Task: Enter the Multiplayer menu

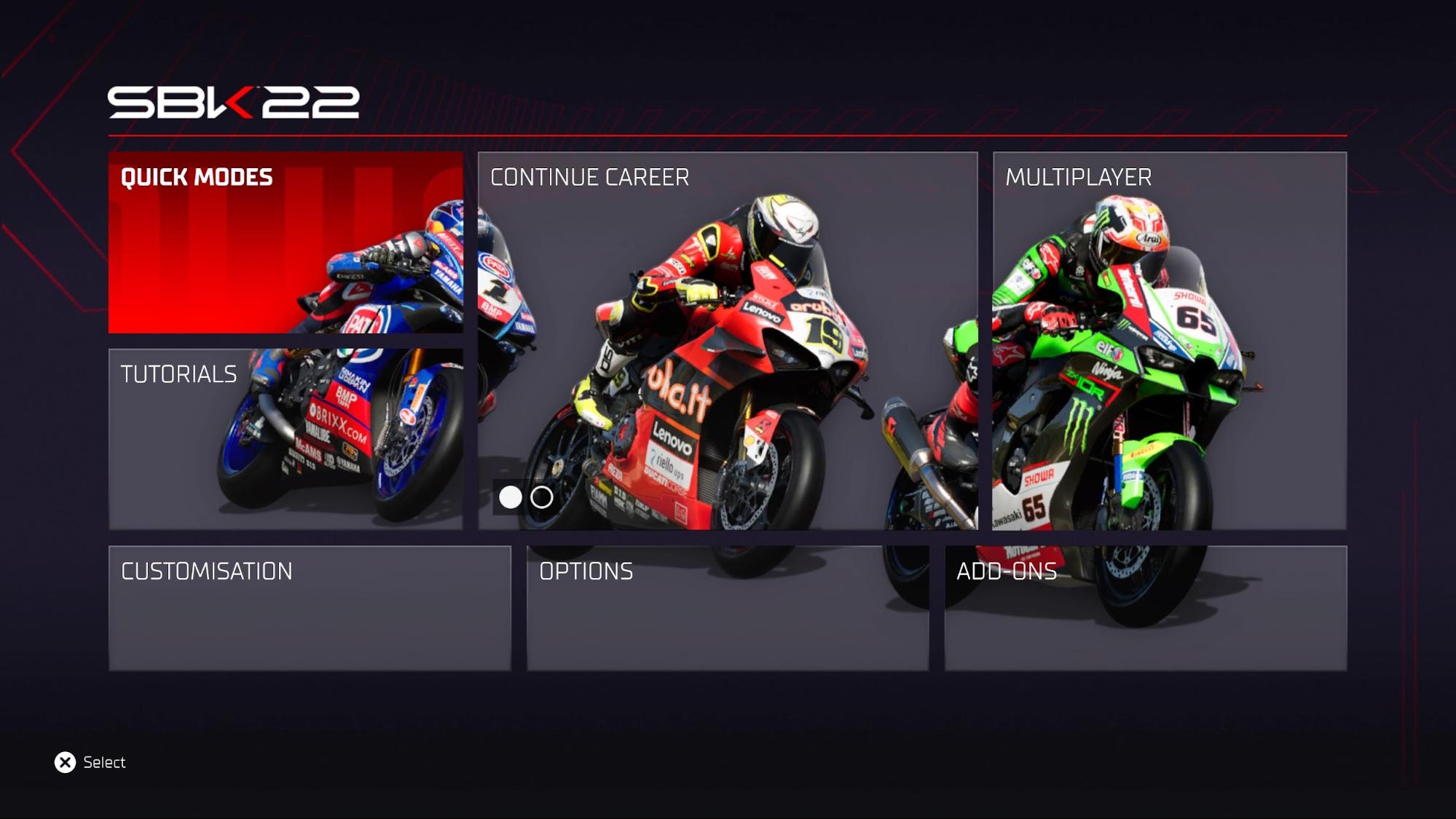Action: [1169, 340]
